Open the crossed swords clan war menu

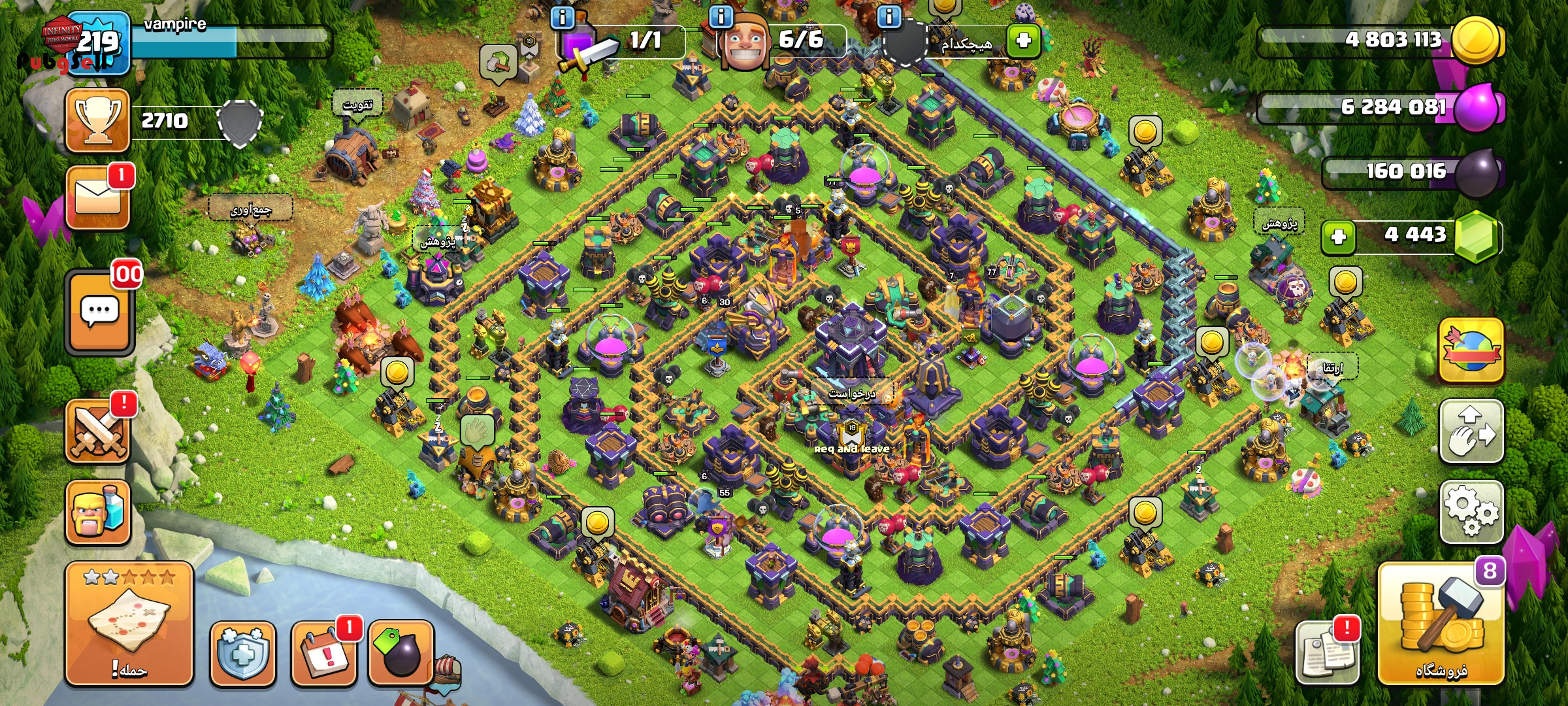[98, 432]
